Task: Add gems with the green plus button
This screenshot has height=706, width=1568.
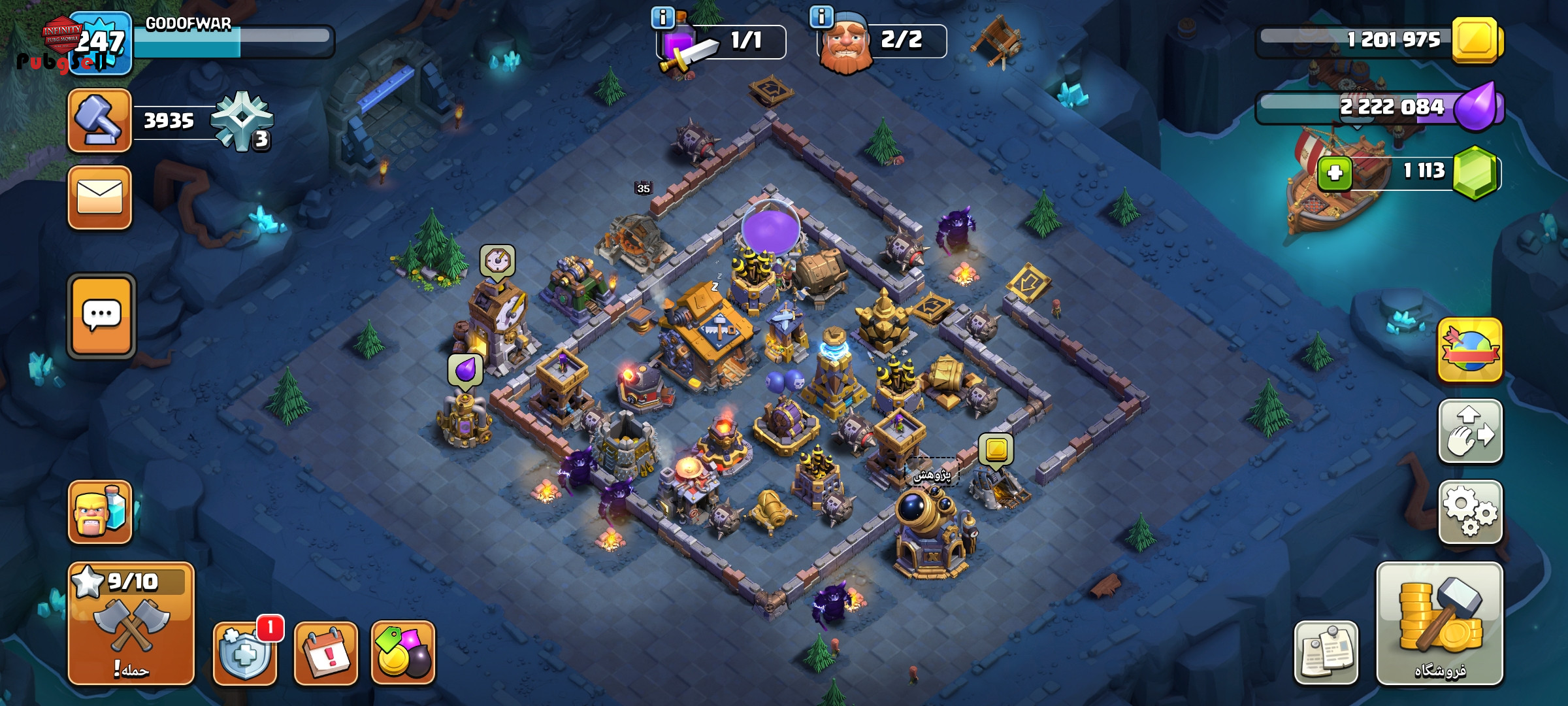Action: pos(1334,173)
